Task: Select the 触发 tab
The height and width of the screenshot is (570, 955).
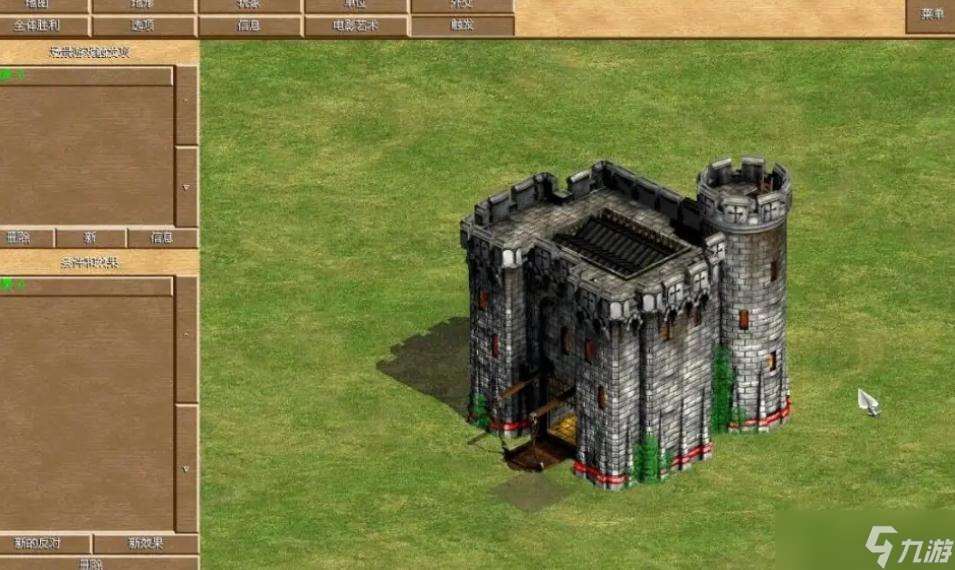Action: [x=462, y=26]
